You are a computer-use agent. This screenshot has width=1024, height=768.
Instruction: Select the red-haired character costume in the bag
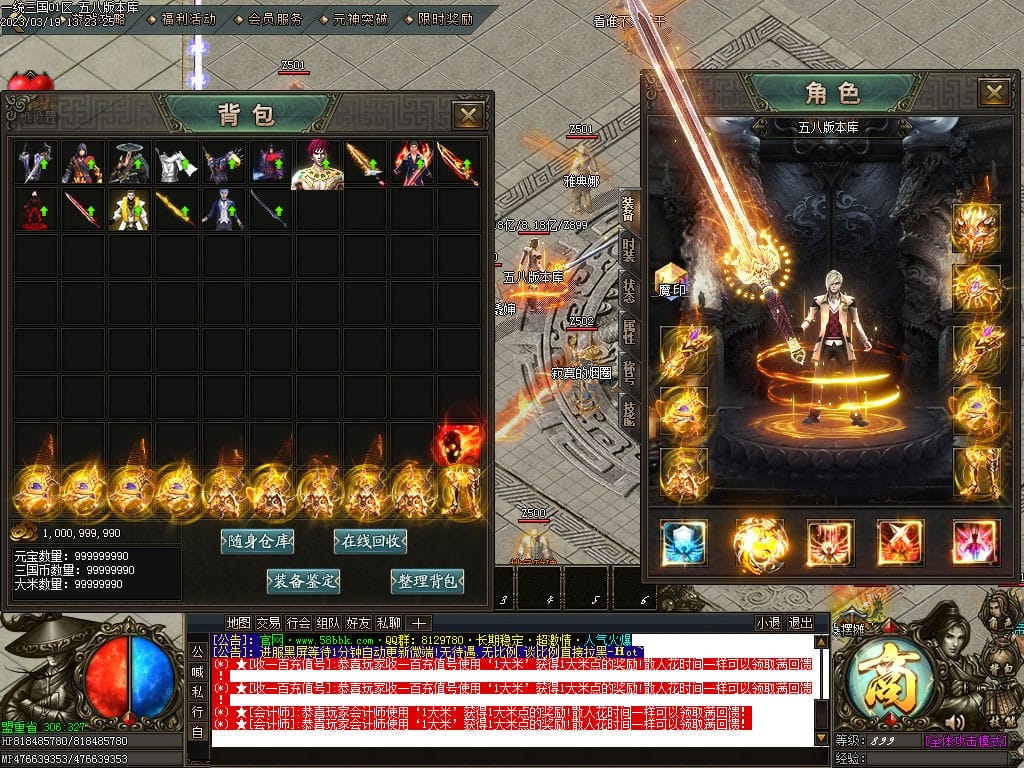317,164
